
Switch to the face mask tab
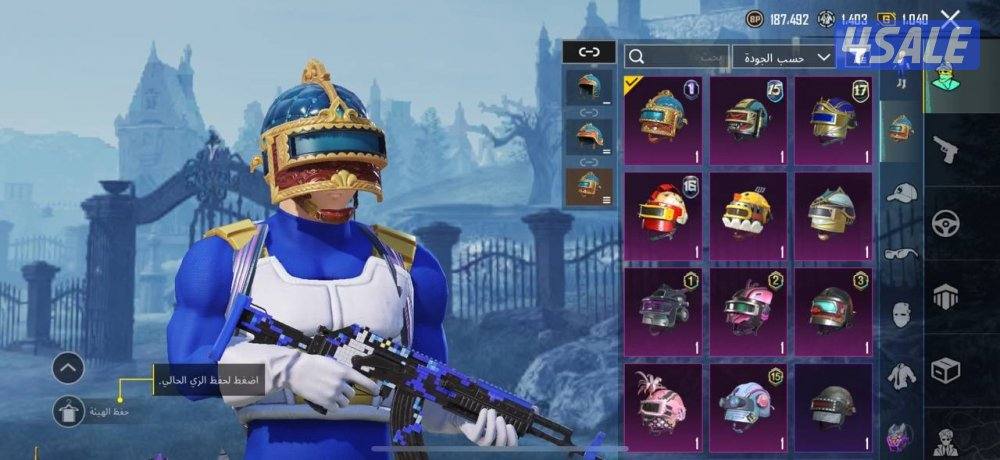tap(901, 314)
